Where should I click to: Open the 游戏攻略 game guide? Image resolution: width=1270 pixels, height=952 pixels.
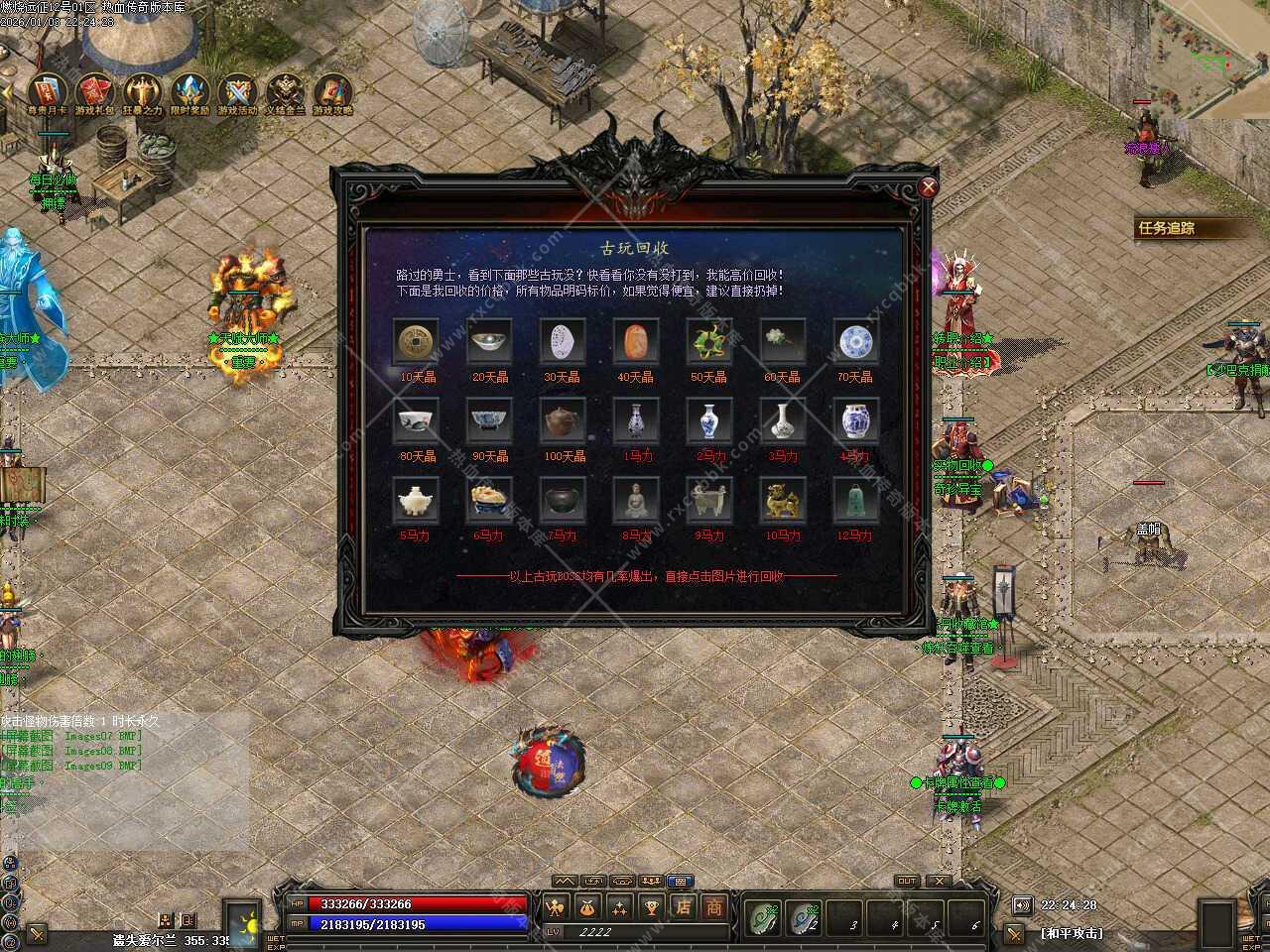coord(333,93)
